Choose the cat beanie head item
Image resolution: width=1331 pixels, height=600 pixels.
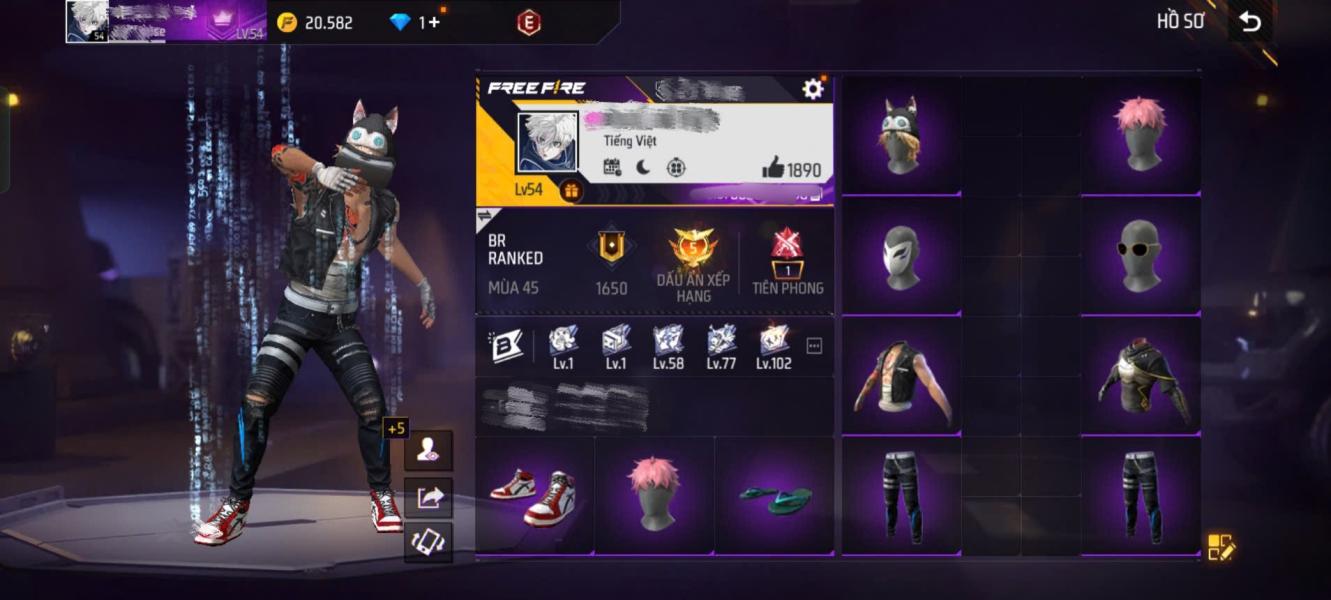[x=900, y=135]
